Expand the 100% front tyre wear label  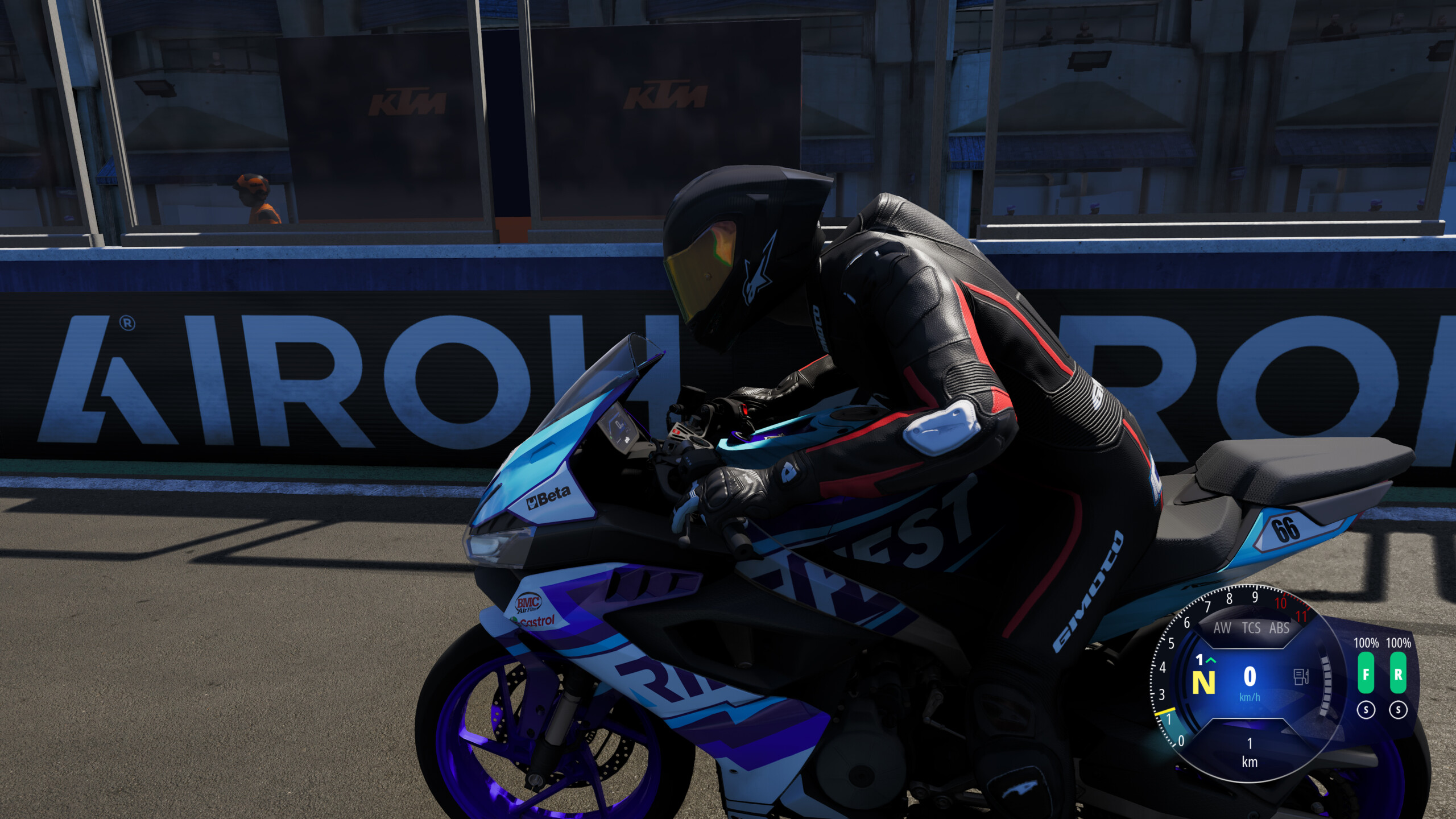coord(1366,643)
